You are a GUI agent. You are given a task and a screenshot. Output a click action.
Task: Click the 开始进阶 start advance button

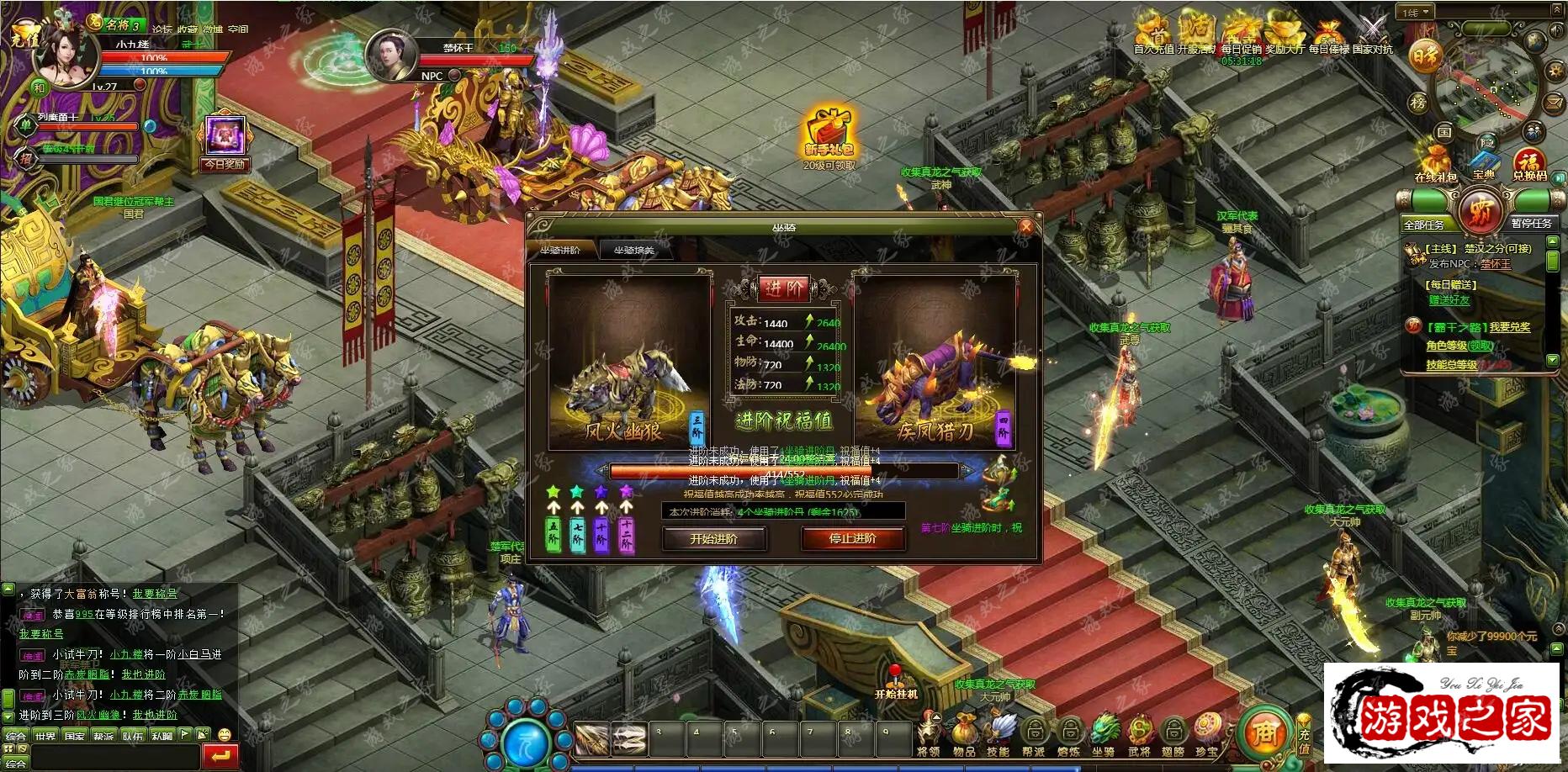tap(716, 539)
